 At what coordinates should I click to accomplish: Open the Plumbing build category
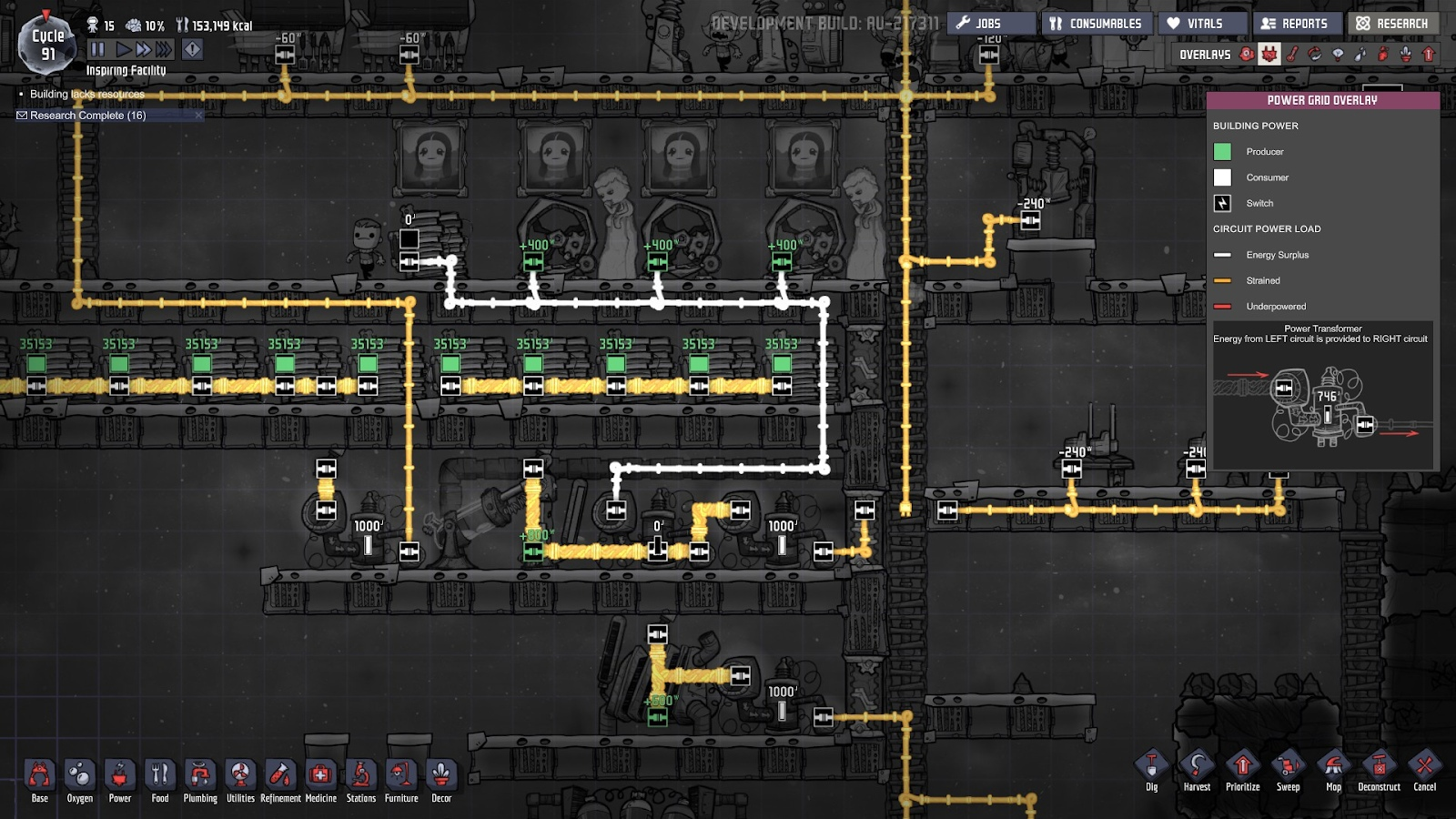(200, 779)
